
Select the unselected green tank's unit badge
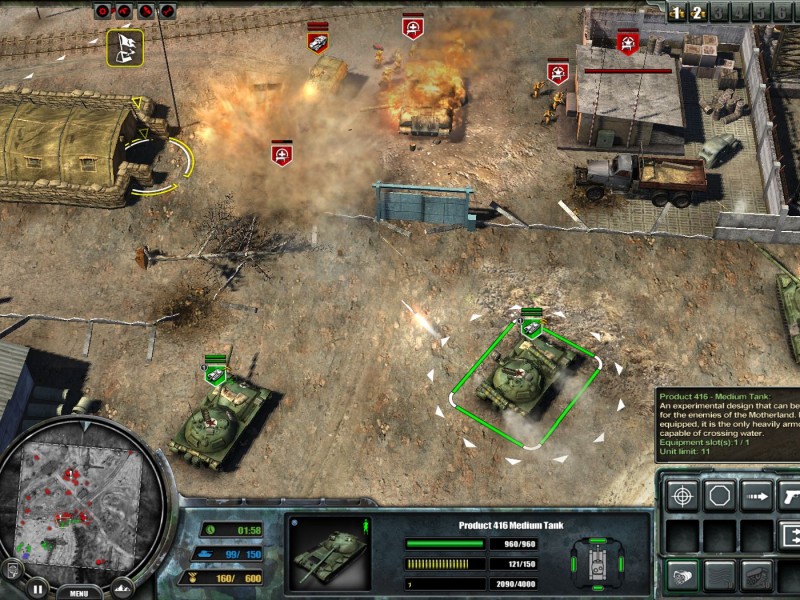point(215,374)
